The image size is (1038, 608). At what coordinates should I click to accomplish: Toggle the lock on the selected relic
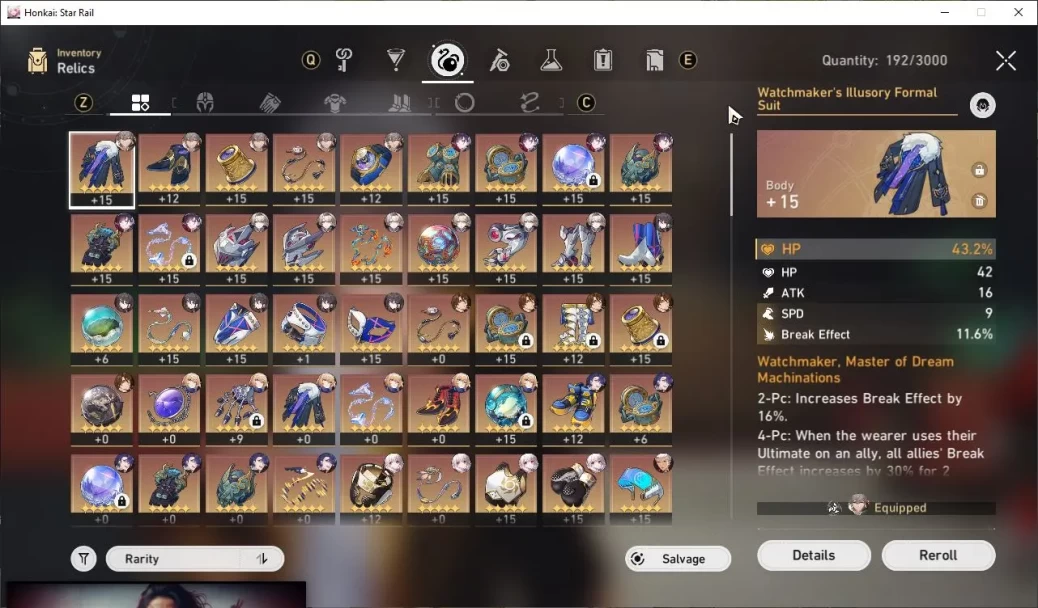click(979, 170)
